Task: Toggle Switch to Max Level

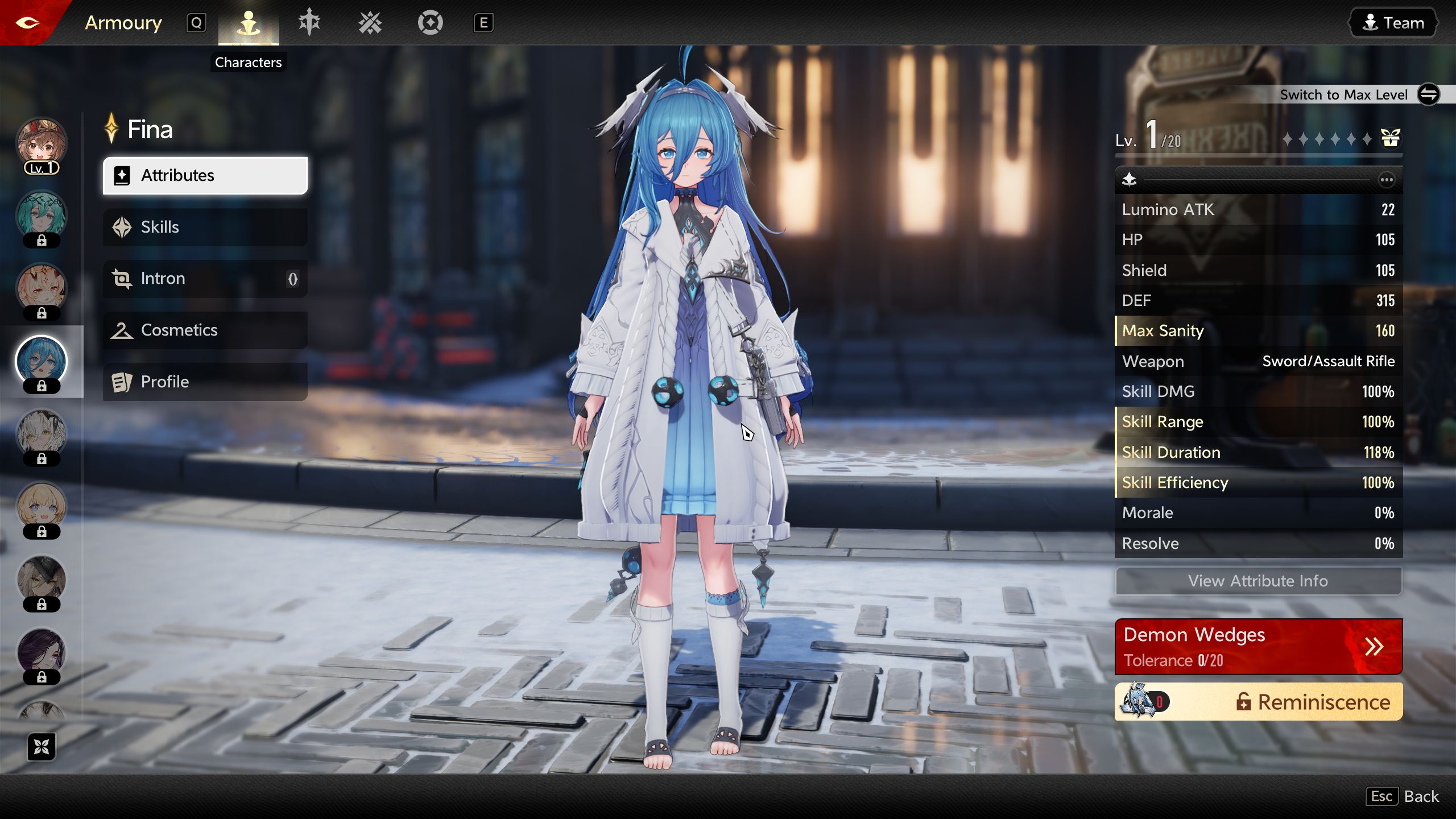Action: coord(1428,94)
